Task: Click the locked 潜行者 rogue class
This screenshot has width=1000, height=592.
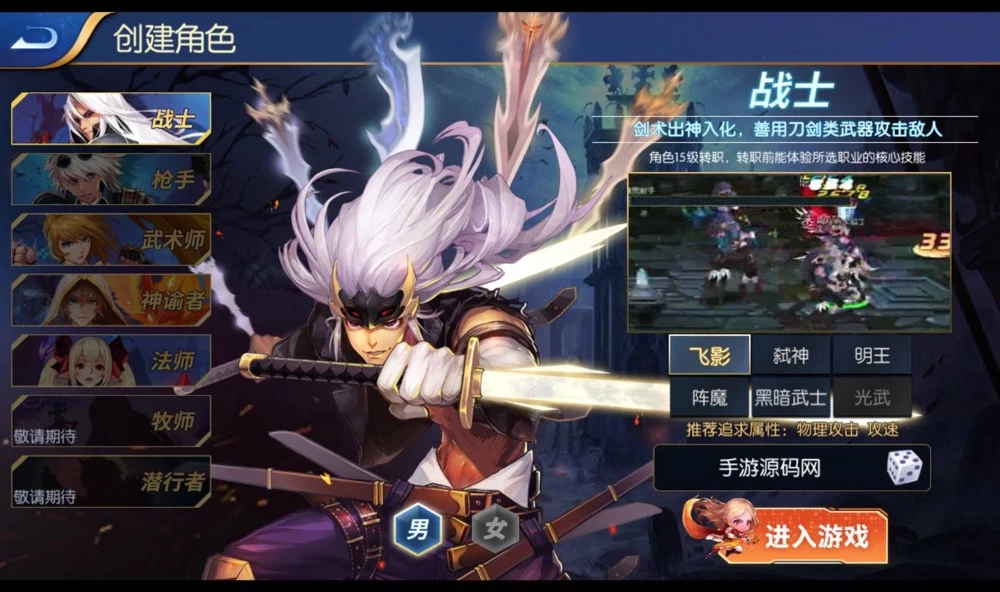Action: (x=111, y=481)
